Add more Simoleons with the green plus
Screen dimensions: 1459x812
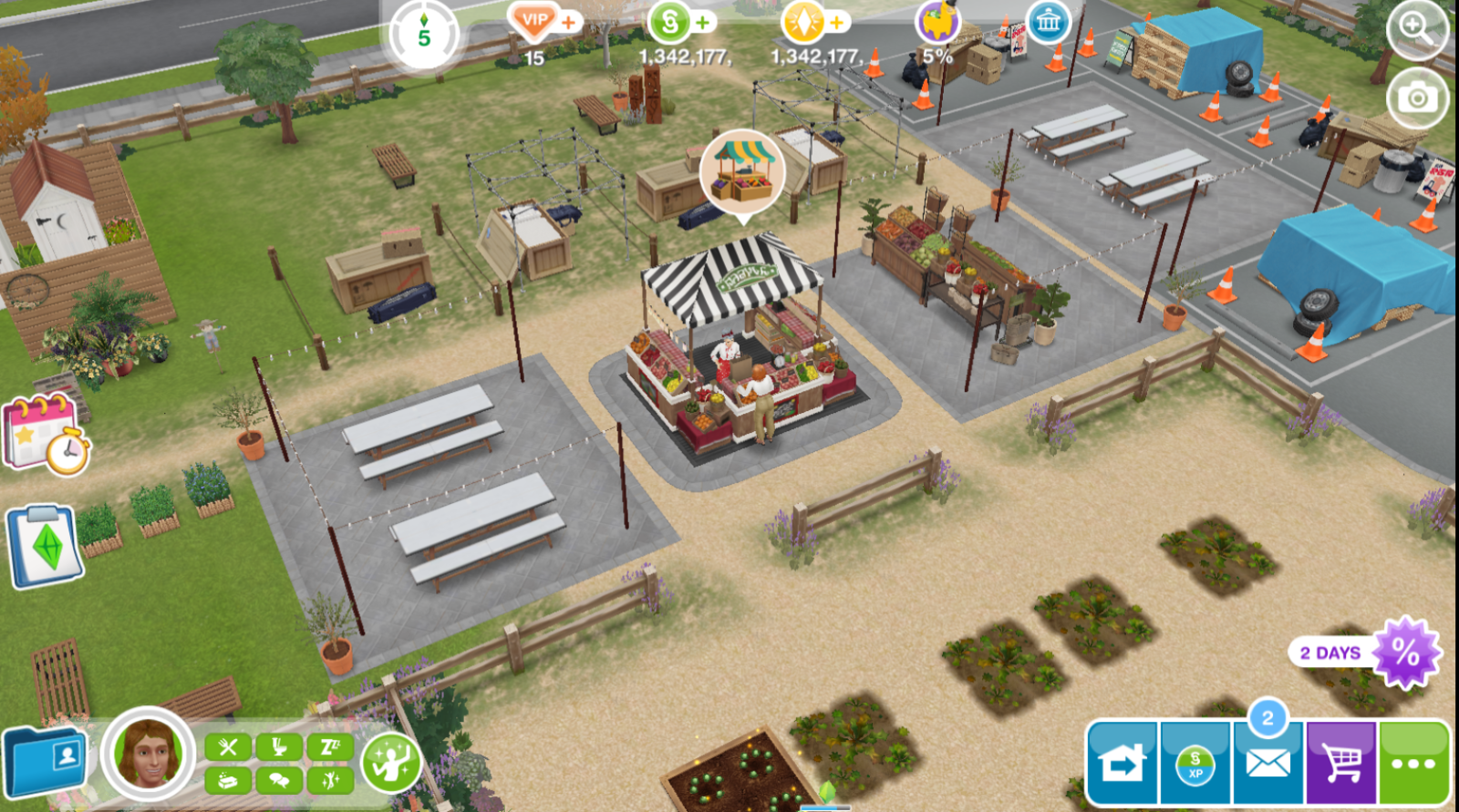pos(704,22)
